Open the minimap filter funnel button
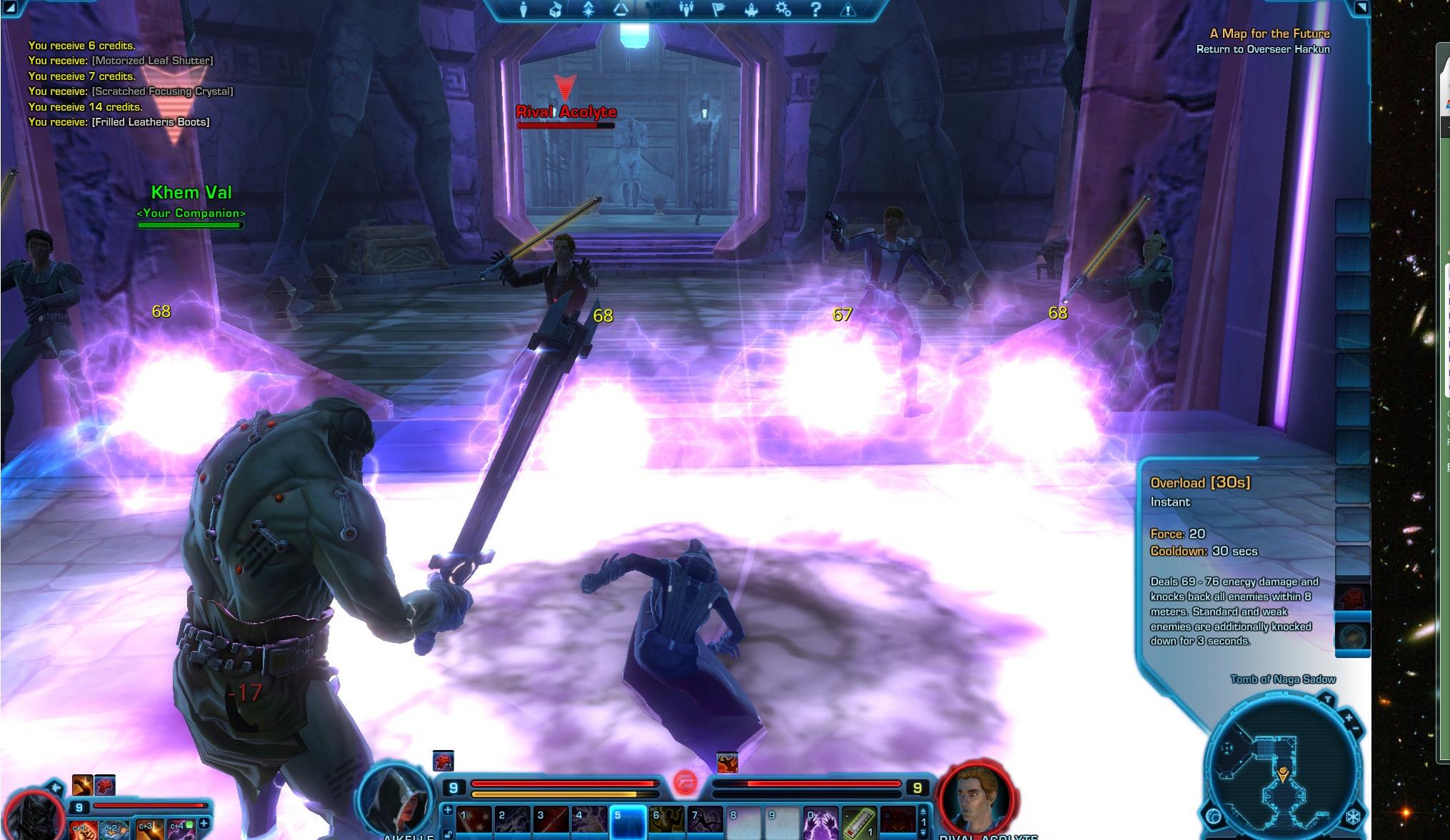1450x840 pixels. pyautogui.click(x=1327, y=699)
